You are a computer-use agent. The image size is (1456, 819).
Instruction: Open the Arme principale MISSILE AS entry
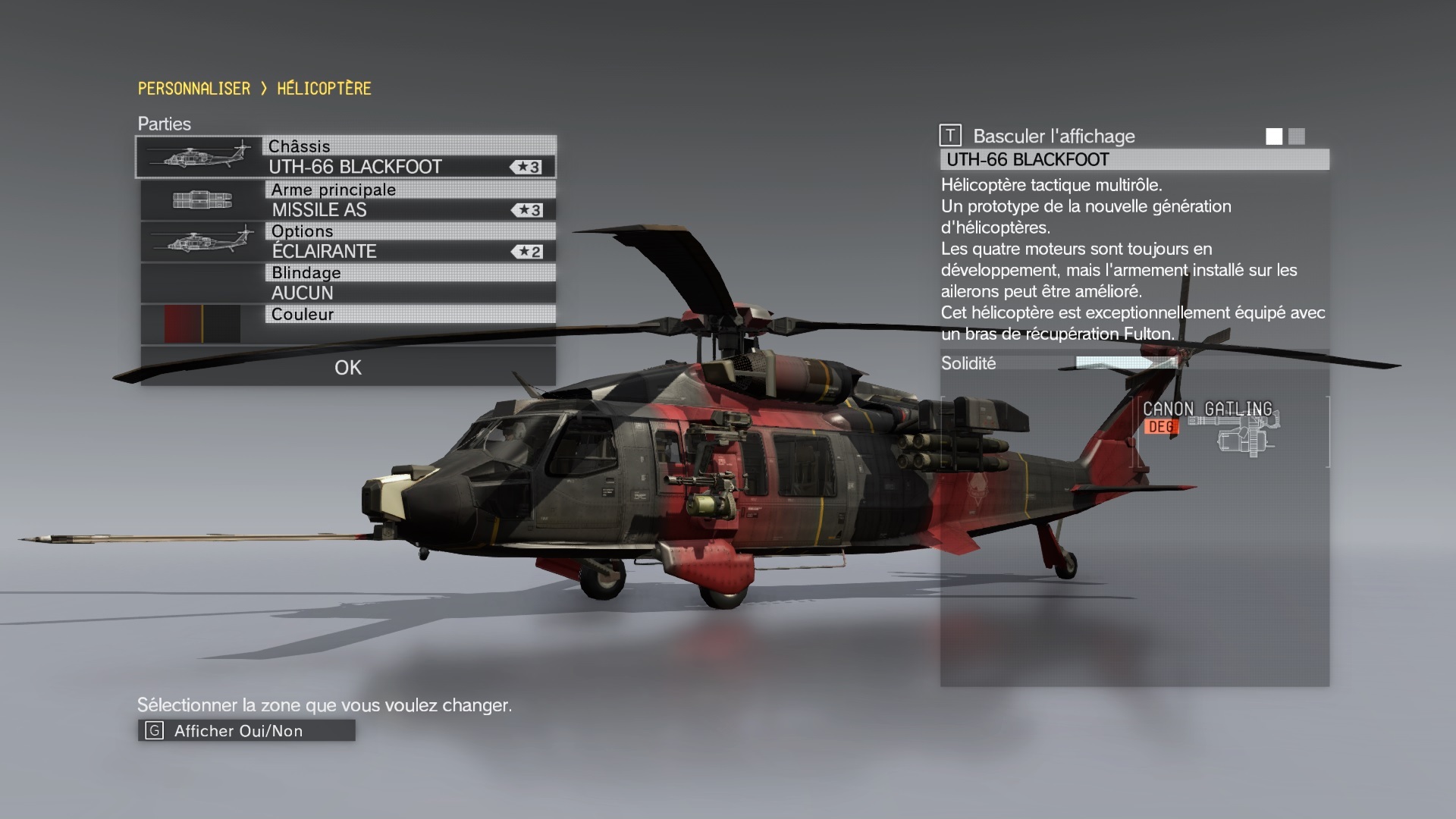(347, 200)
